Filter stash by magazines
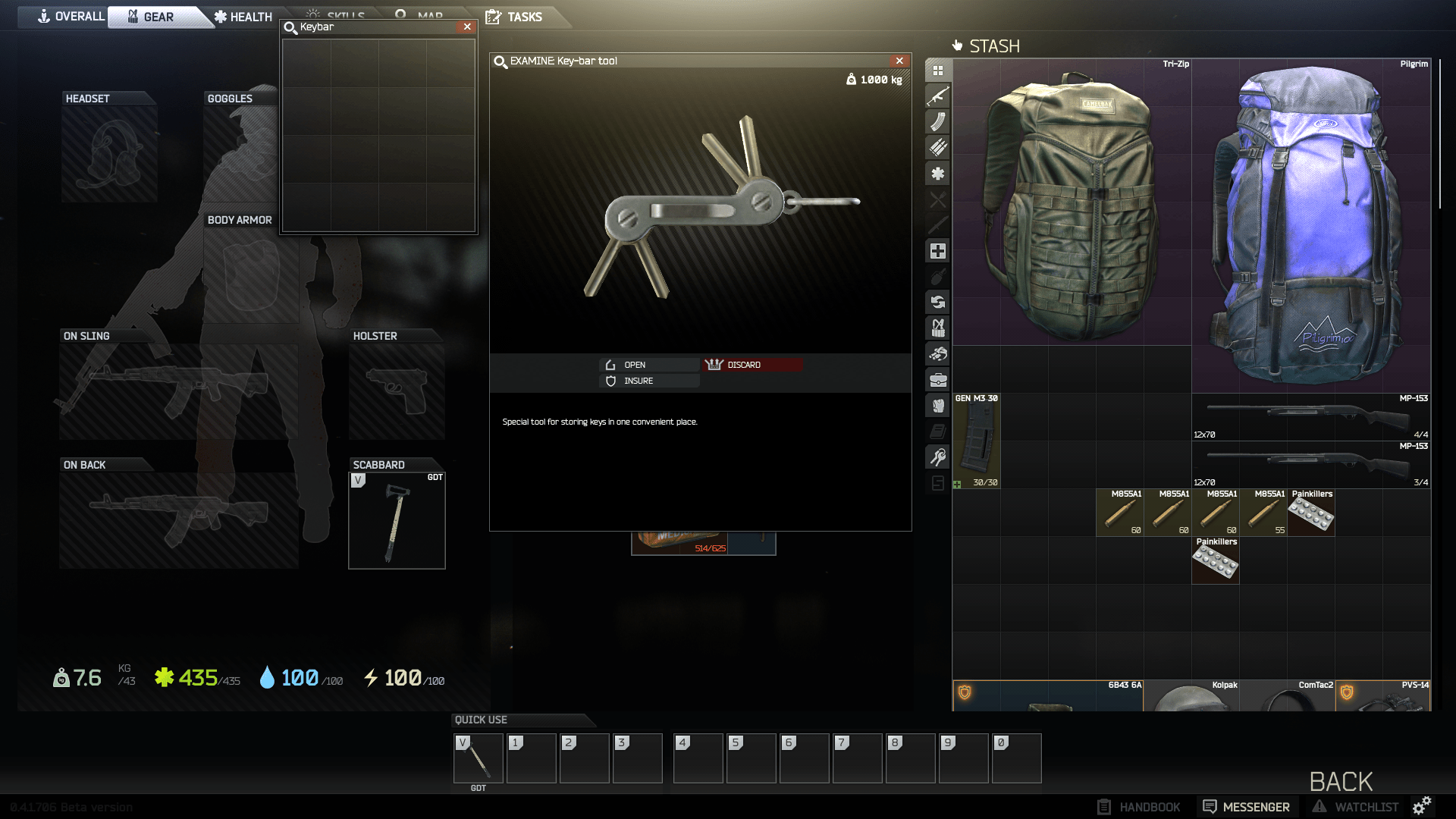 (x=938, y=121)
